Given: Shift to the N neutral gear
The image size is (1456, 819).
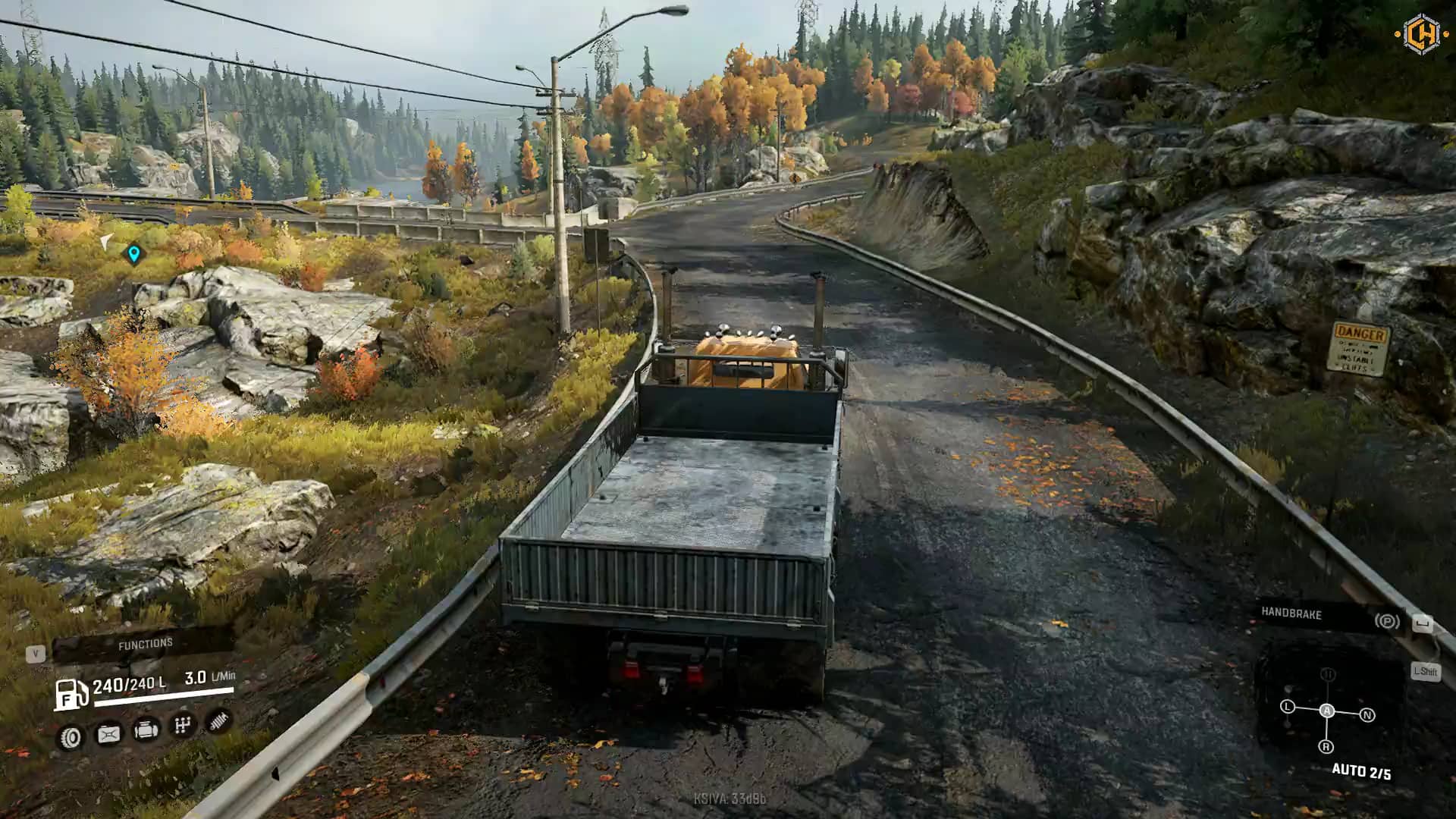Looking at the screenshot, I should (1367, 714).
